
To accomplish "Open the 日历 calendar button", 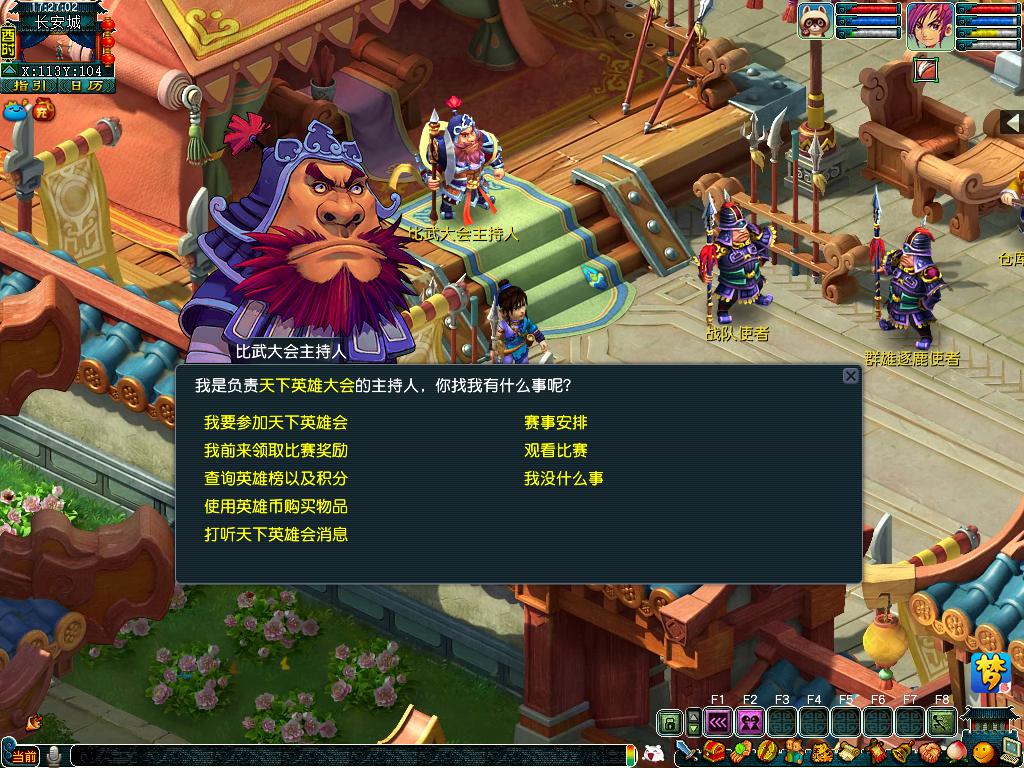I will tap(86, 86).
